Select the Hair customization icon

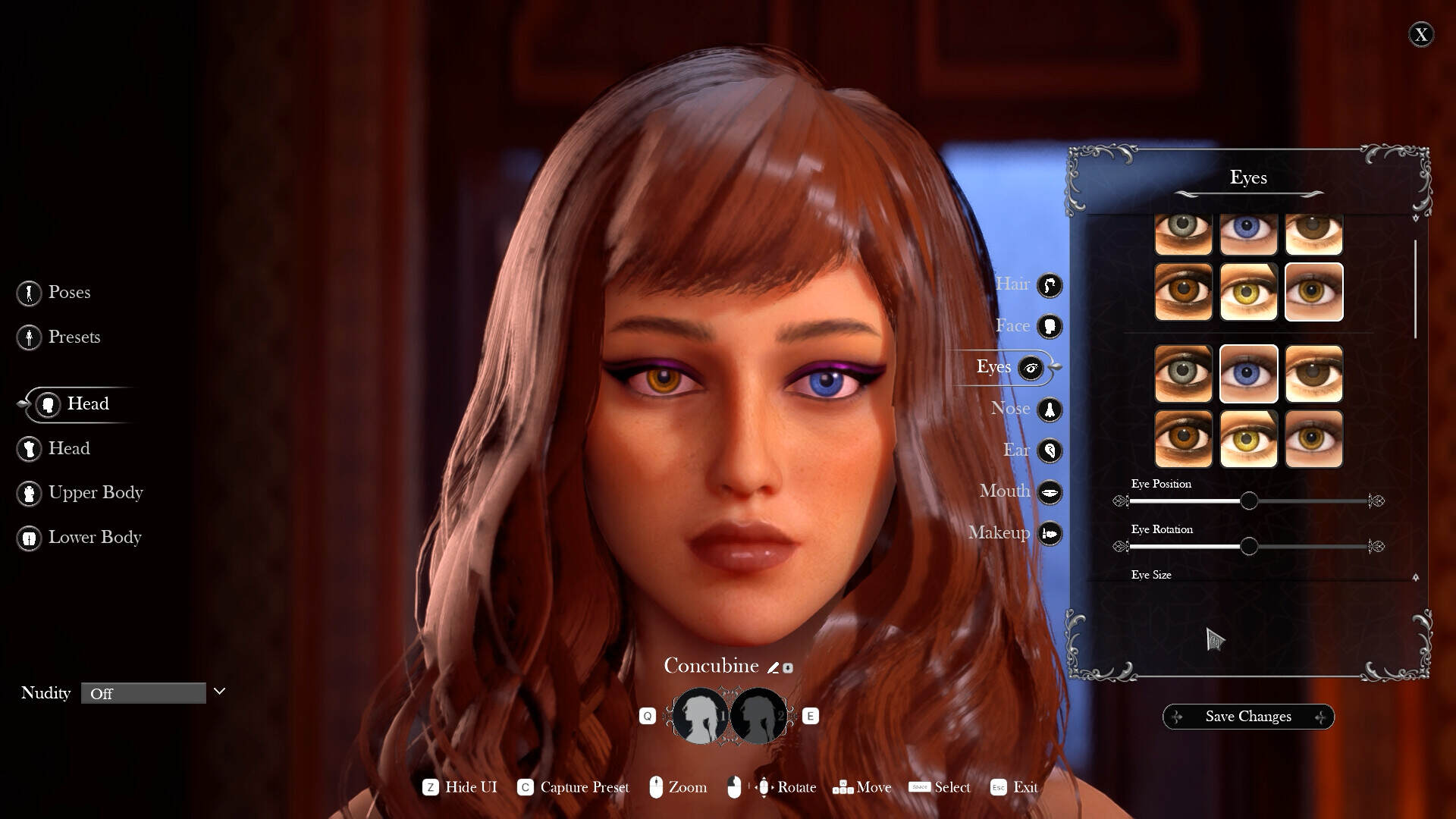tap(1050, 284)
